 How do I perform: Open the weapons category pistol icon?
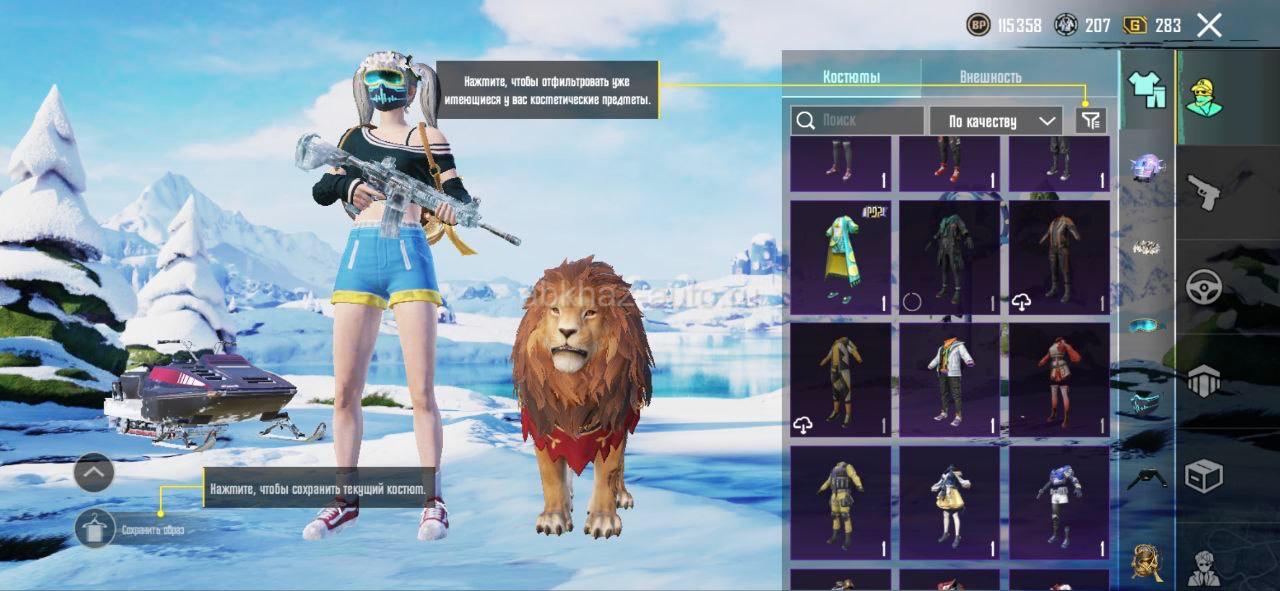tap(1203, 191)
